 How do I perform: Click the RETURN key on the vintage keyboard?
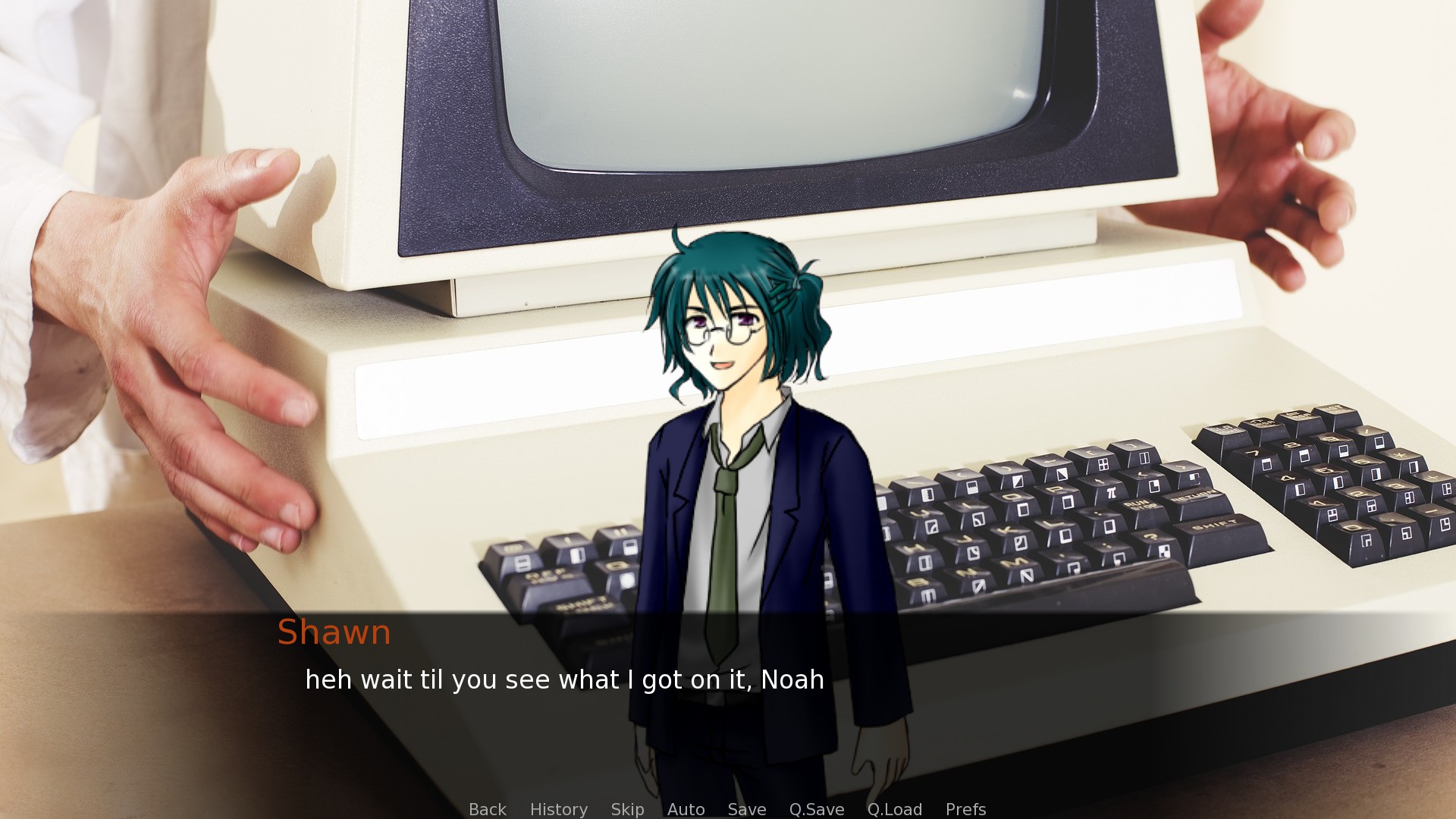1196,494
